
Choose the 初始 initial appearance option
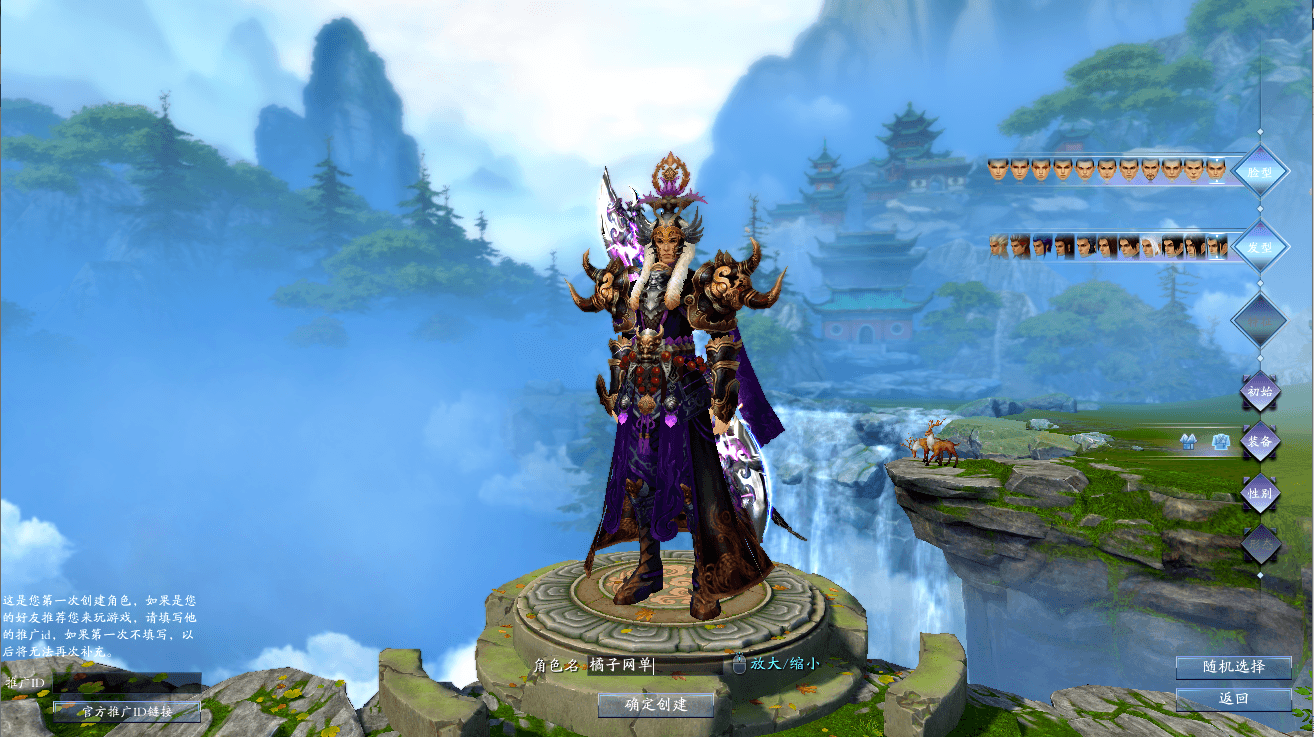click(1260, 392)
